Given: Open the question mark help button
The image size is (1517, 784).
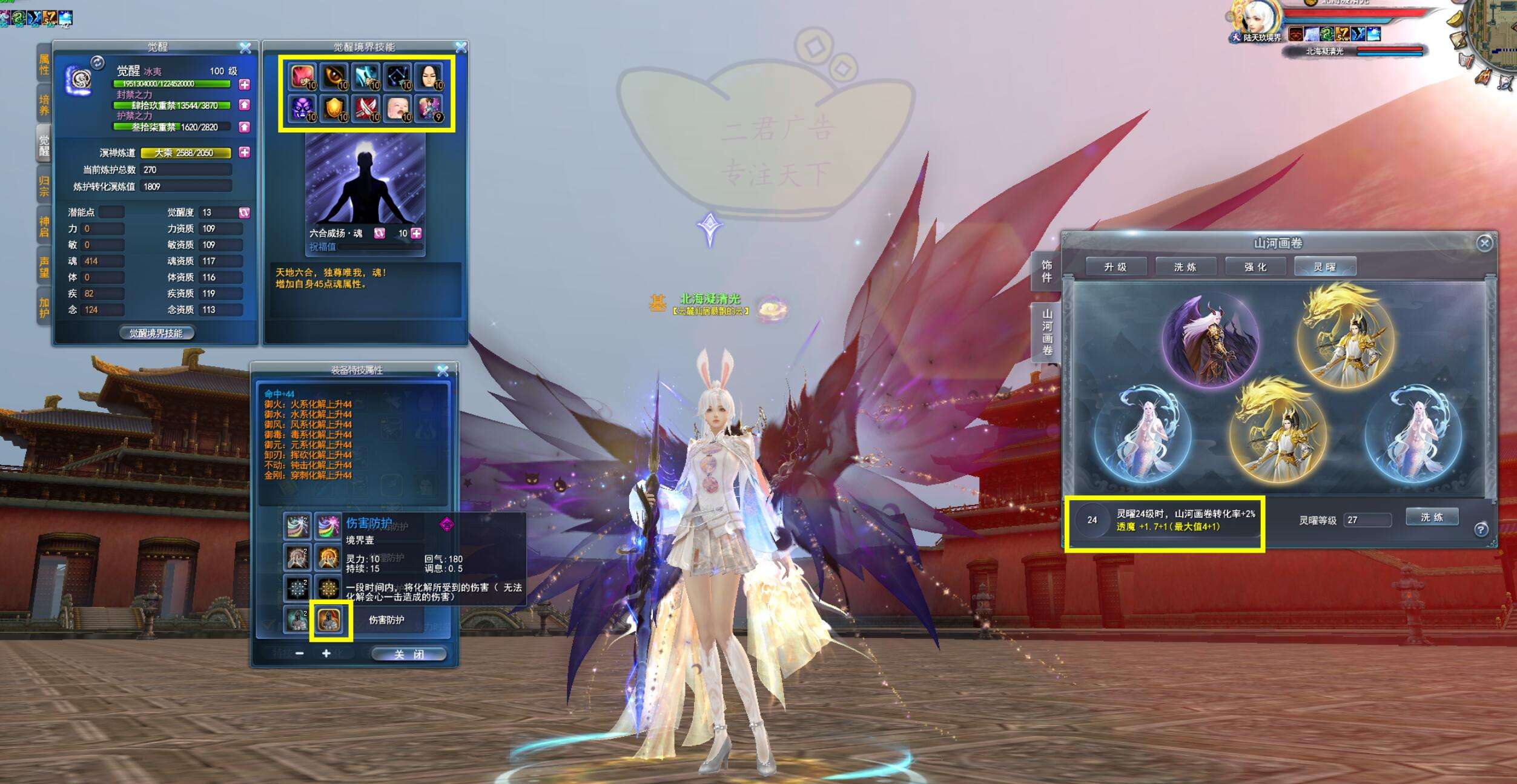Looking at the screenshot, I should 1481,530.
